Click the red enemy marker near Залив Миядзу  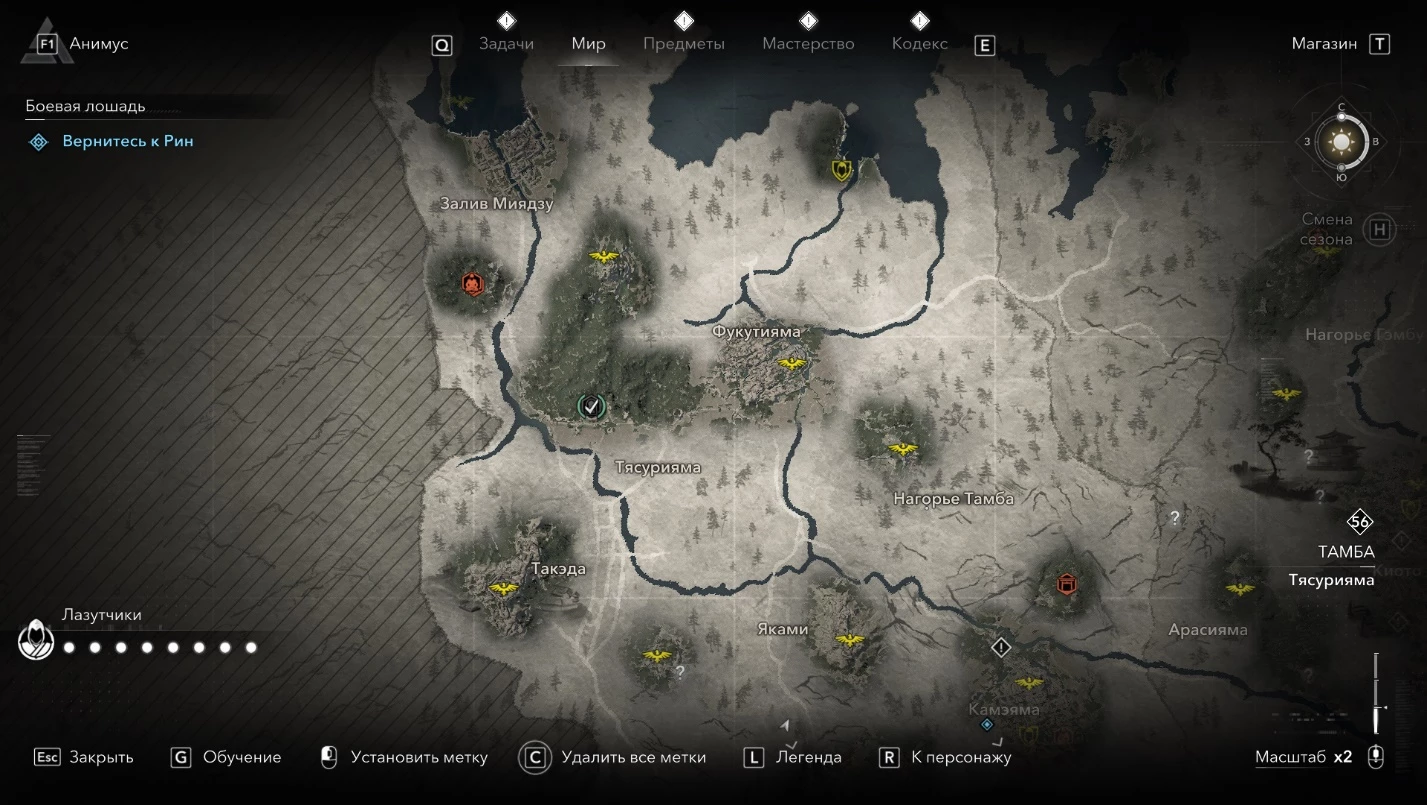(x=472, y=285)
